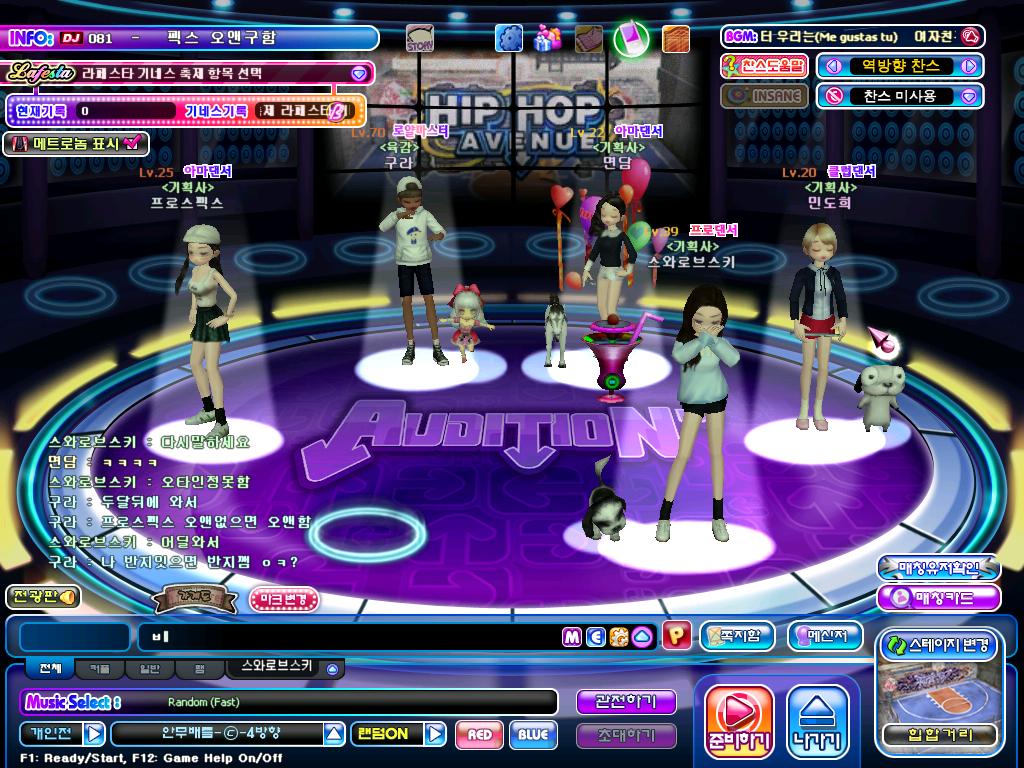Image resolution: width=1024 pixels, height=768 pixels.
Task: Open the 메신저 messenger
Action: click(x=825, y=635)
